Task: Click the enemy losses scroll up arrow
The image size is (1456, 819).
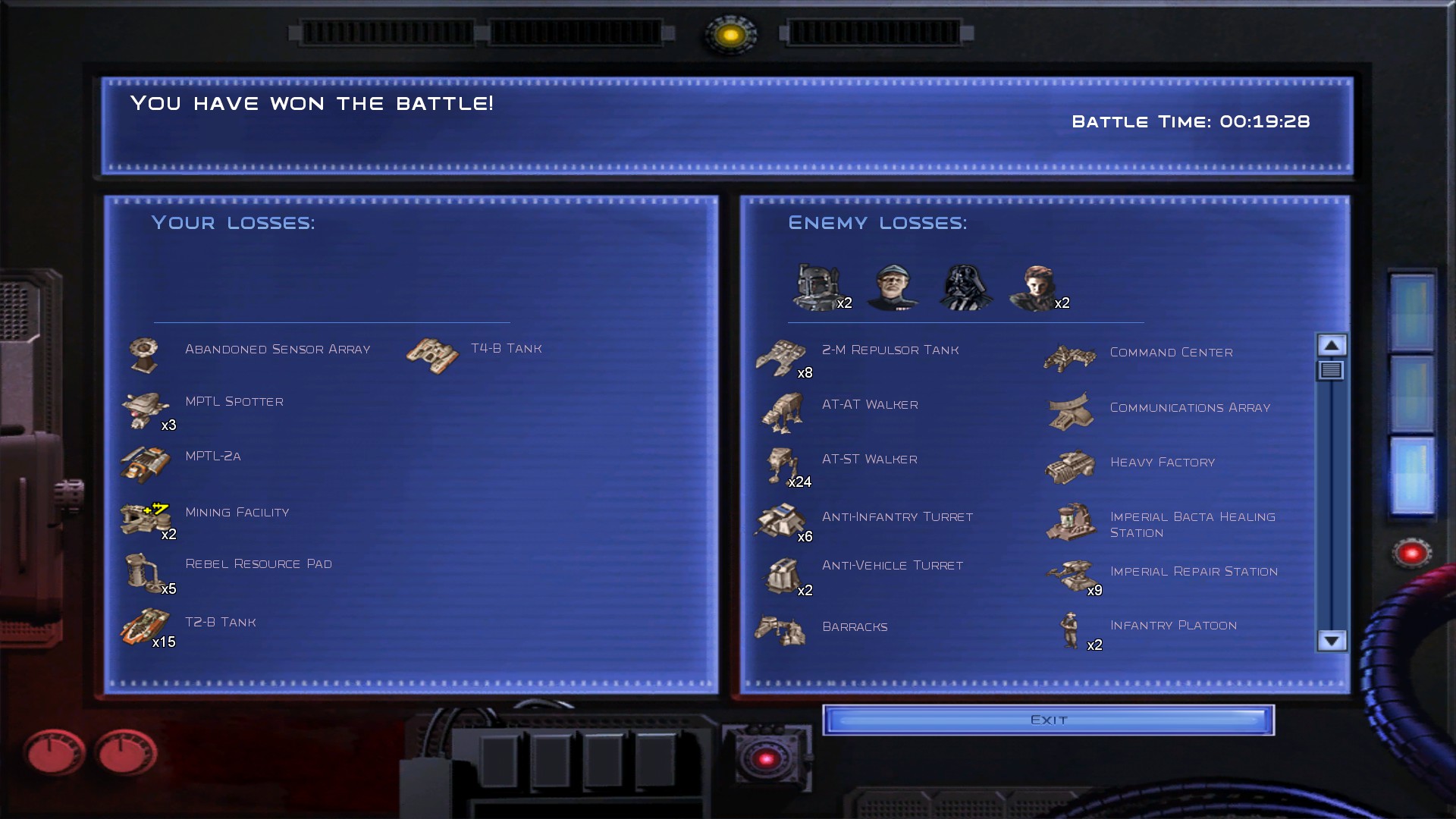Action: [x=1332, y=346]
